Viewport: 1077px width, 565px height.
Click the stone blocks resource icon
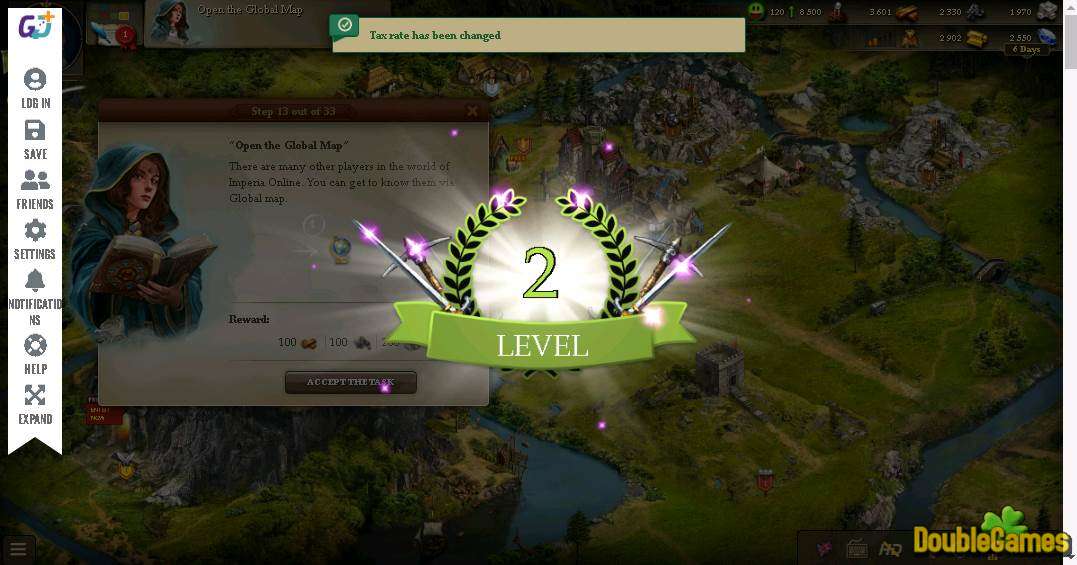1048,12
